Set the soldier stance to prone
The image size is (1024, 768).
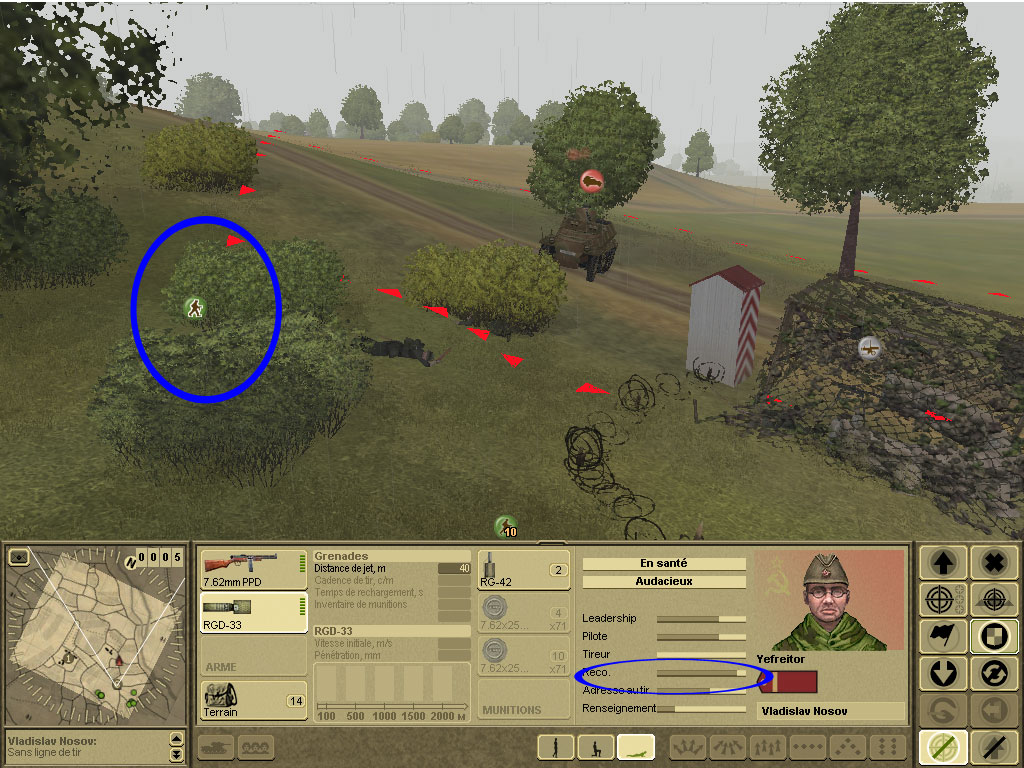(636, 746)
